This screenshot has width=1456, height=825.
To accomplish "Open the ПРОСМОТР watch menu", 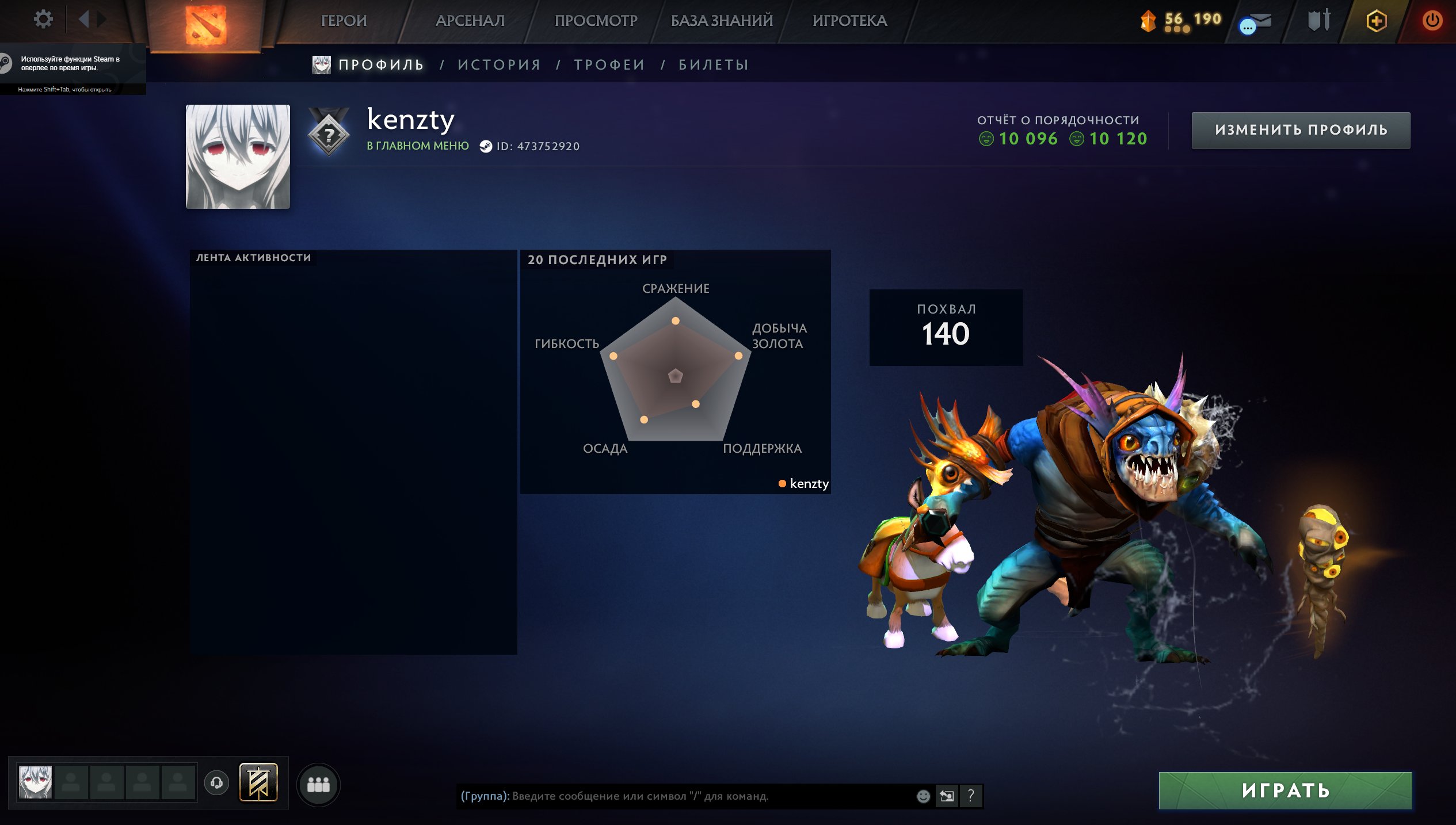I will point(596,21).
